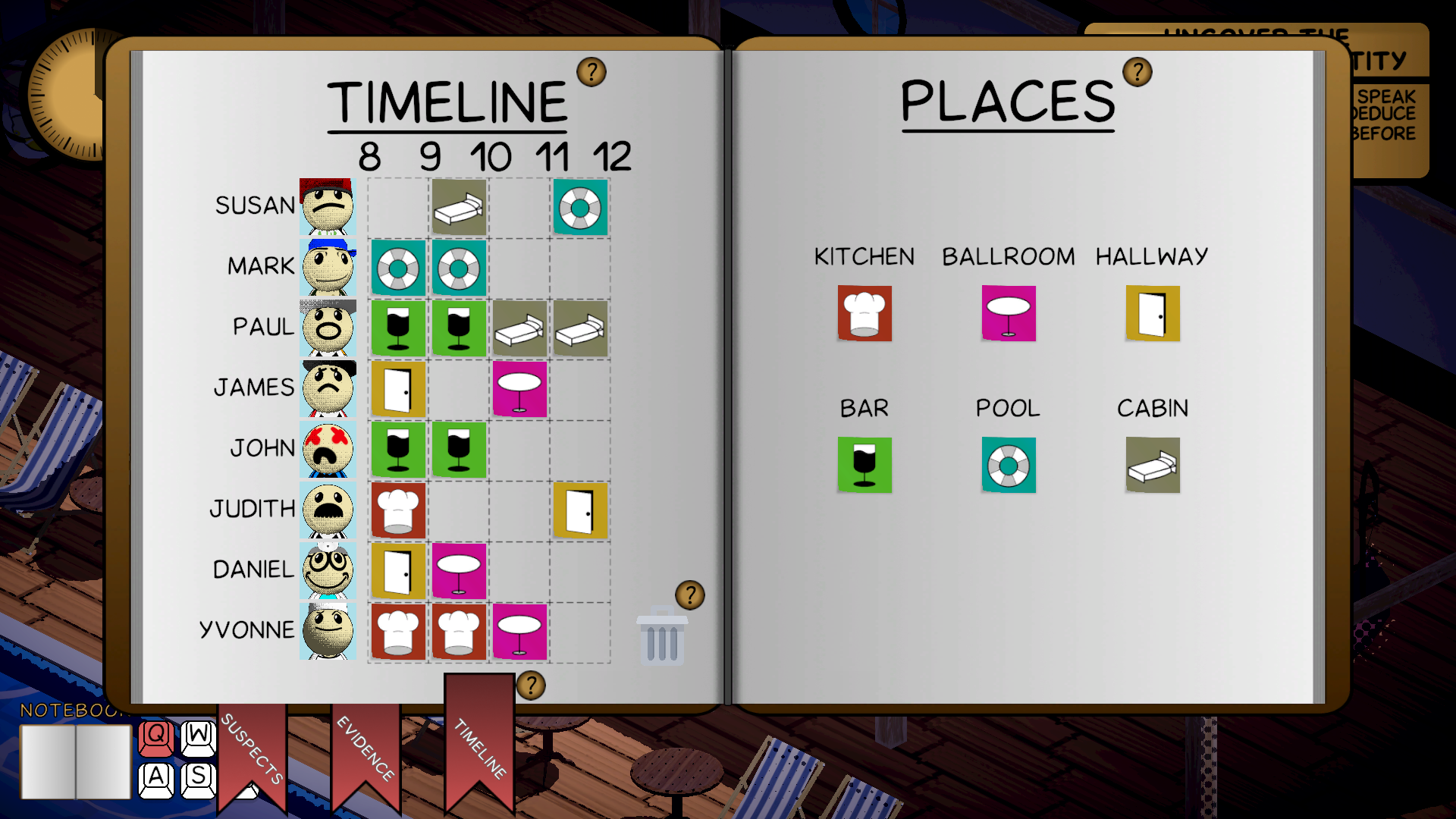
Task: Select the Pool lifebuoy icon
Action: [x=1007, y=465]
